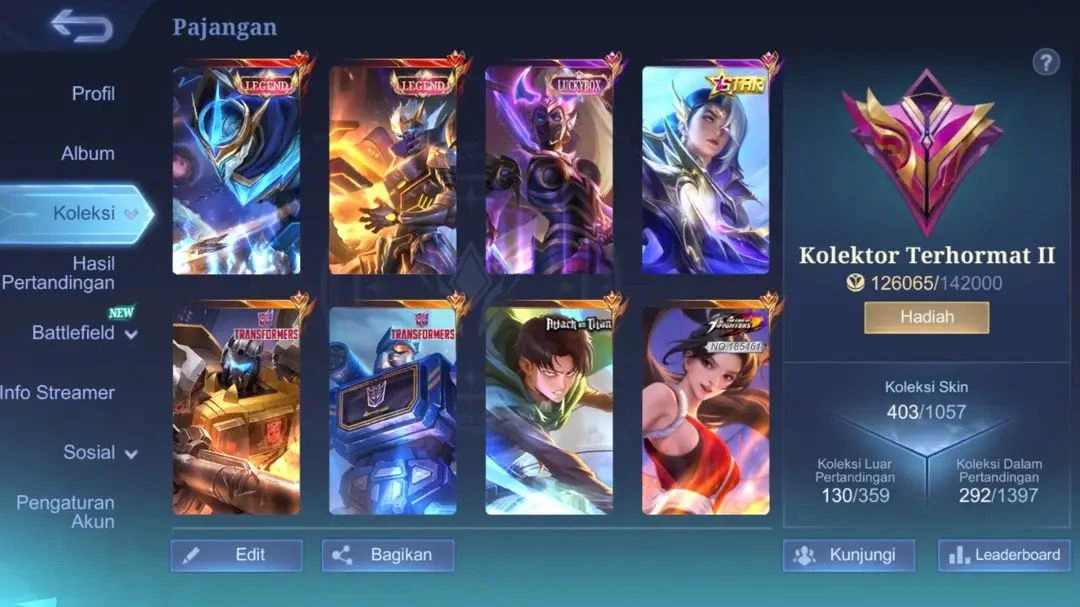
Task: Open Pengaturan Akun settings
Action: (x=66, y=512)
